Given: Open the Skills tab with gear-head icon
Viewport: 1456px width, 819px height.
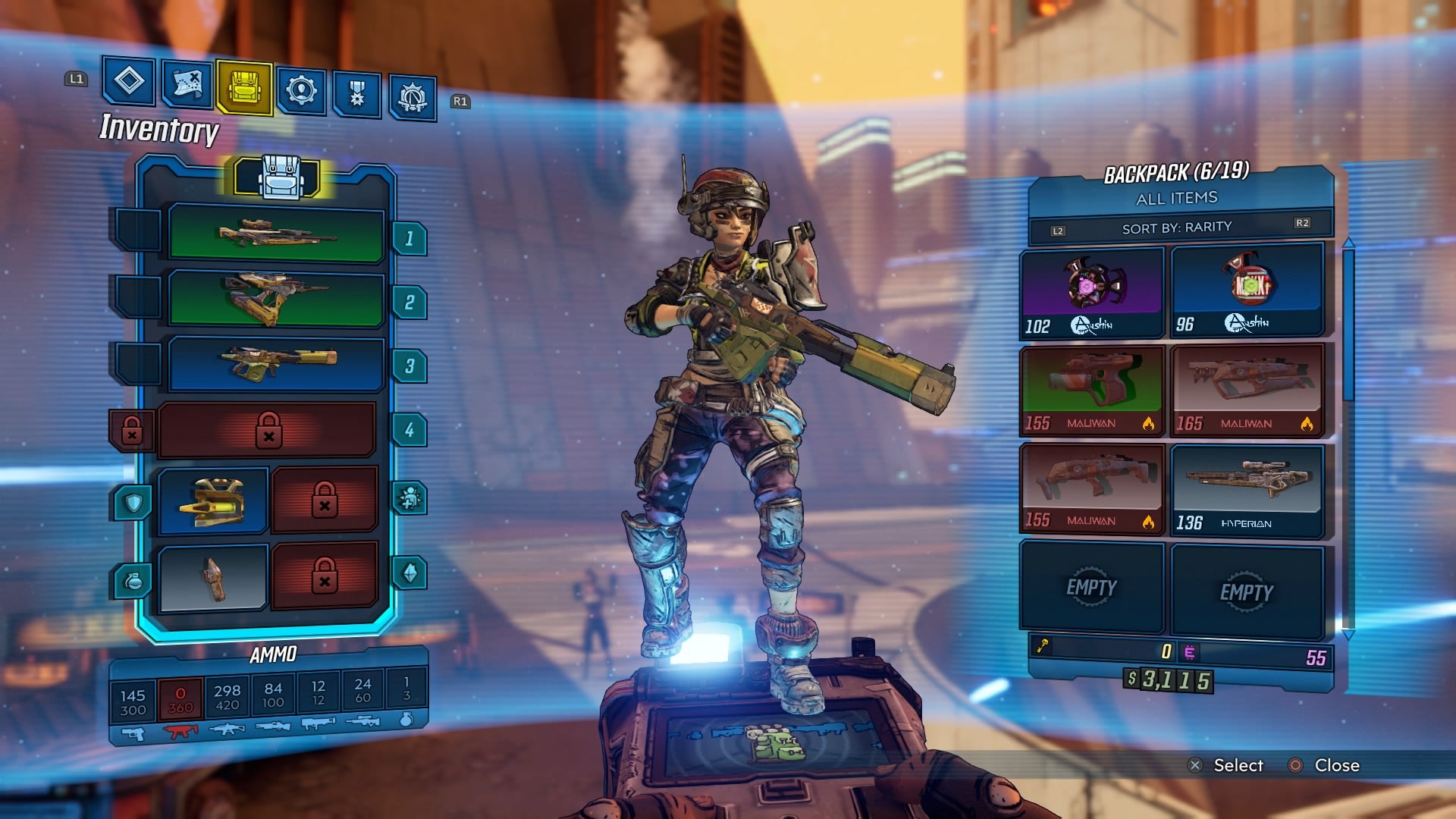Looking at the screenshot, I should 301,92.
